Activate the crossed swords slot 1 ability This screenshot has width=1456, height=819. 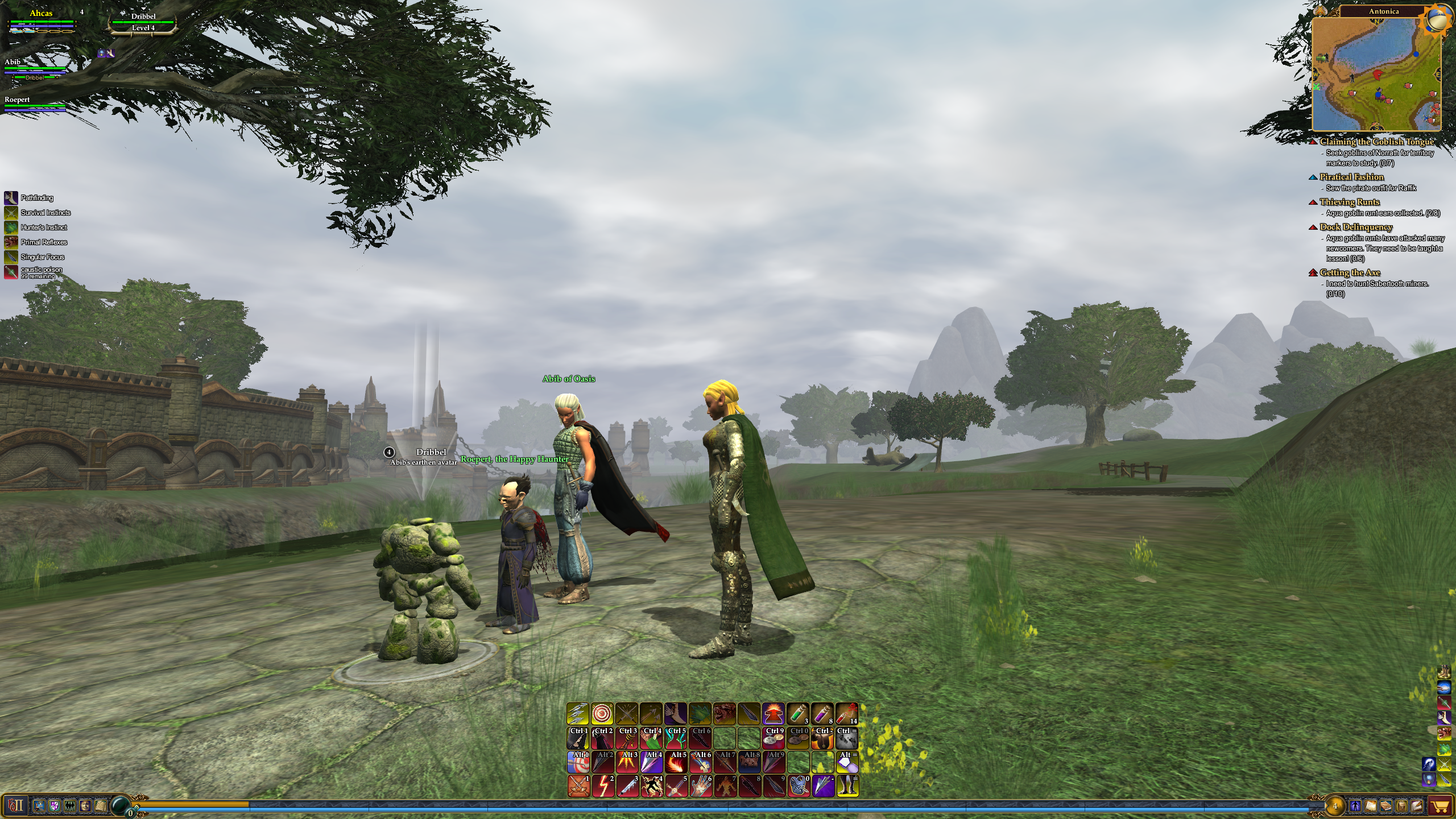click(578, 786)
